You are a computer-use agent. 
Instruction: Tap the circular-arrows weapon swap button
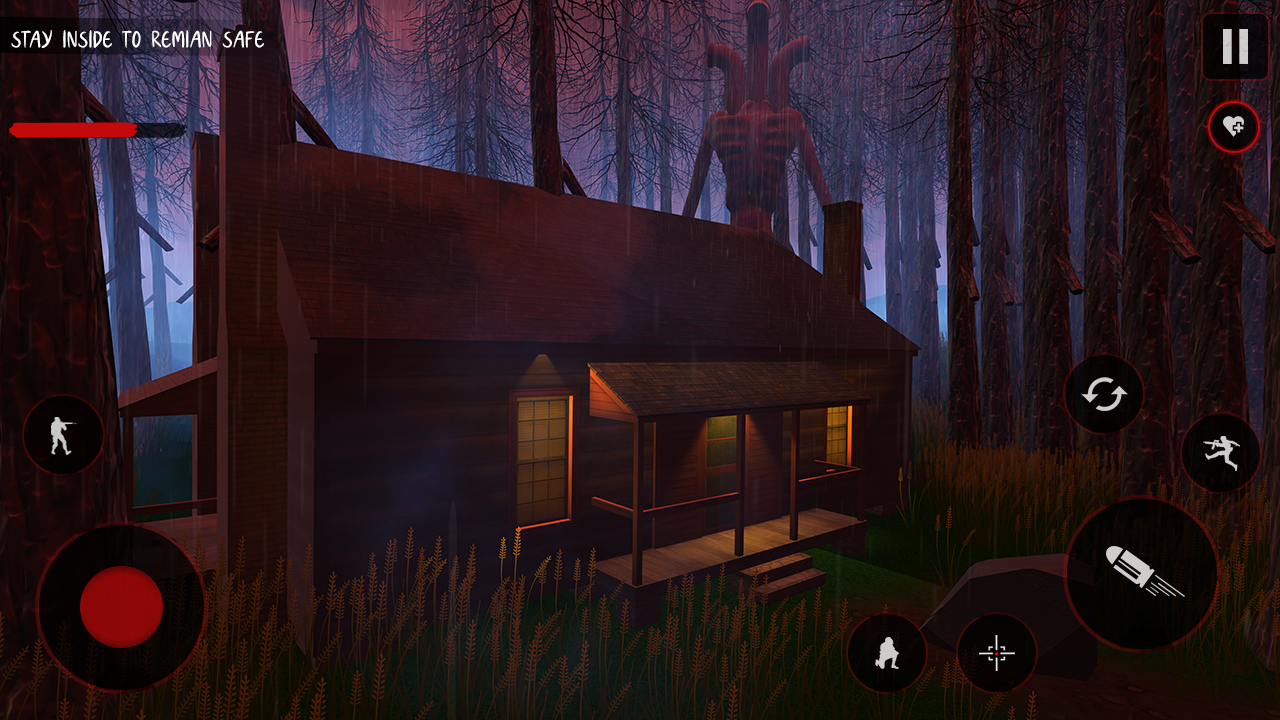coord(1104,395)
